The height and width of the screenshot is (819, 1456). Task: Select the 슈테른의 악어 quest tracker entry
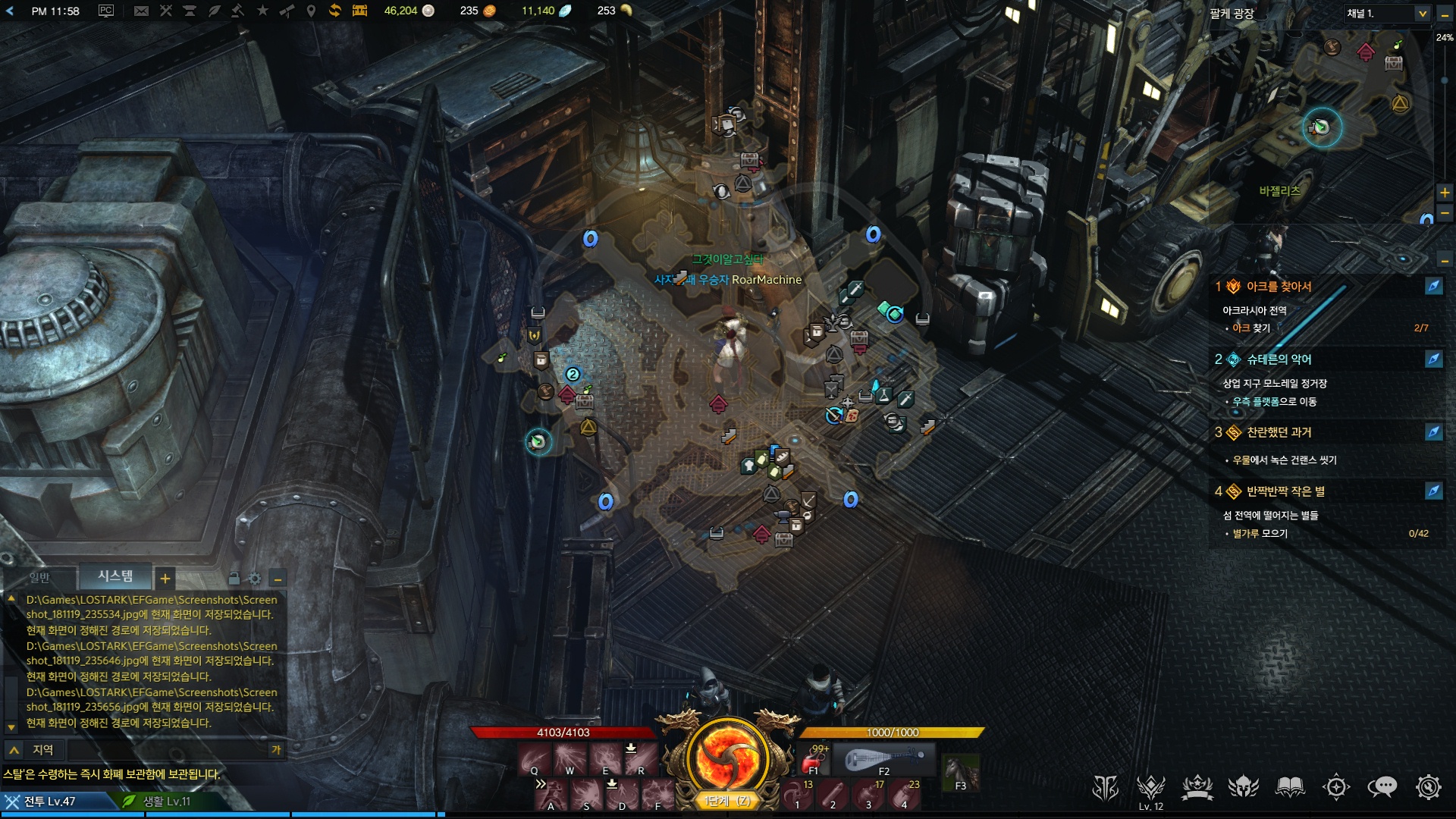pos(1279,359)
